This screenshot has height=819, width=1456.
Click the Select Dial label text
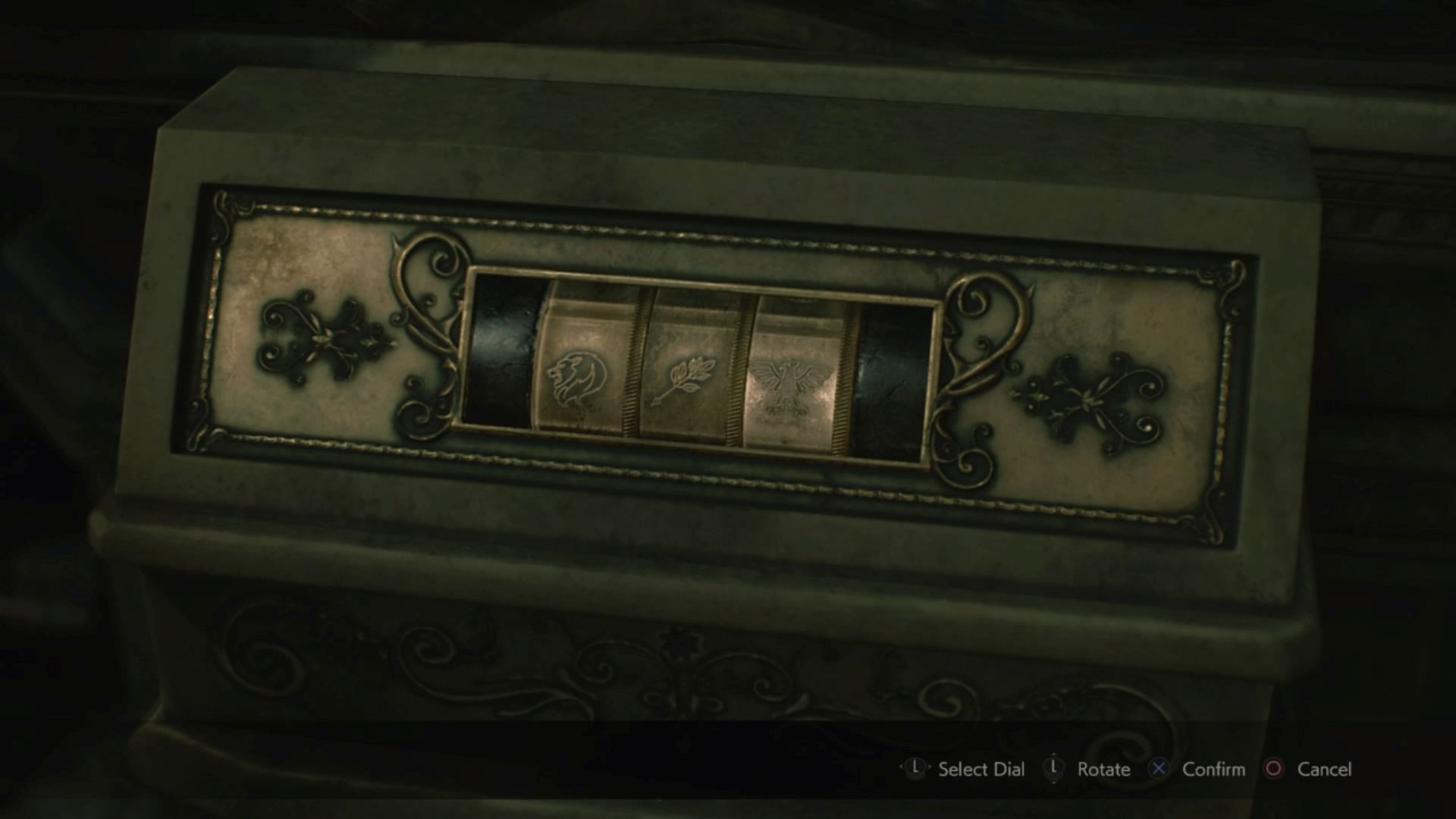coord(981,768)
